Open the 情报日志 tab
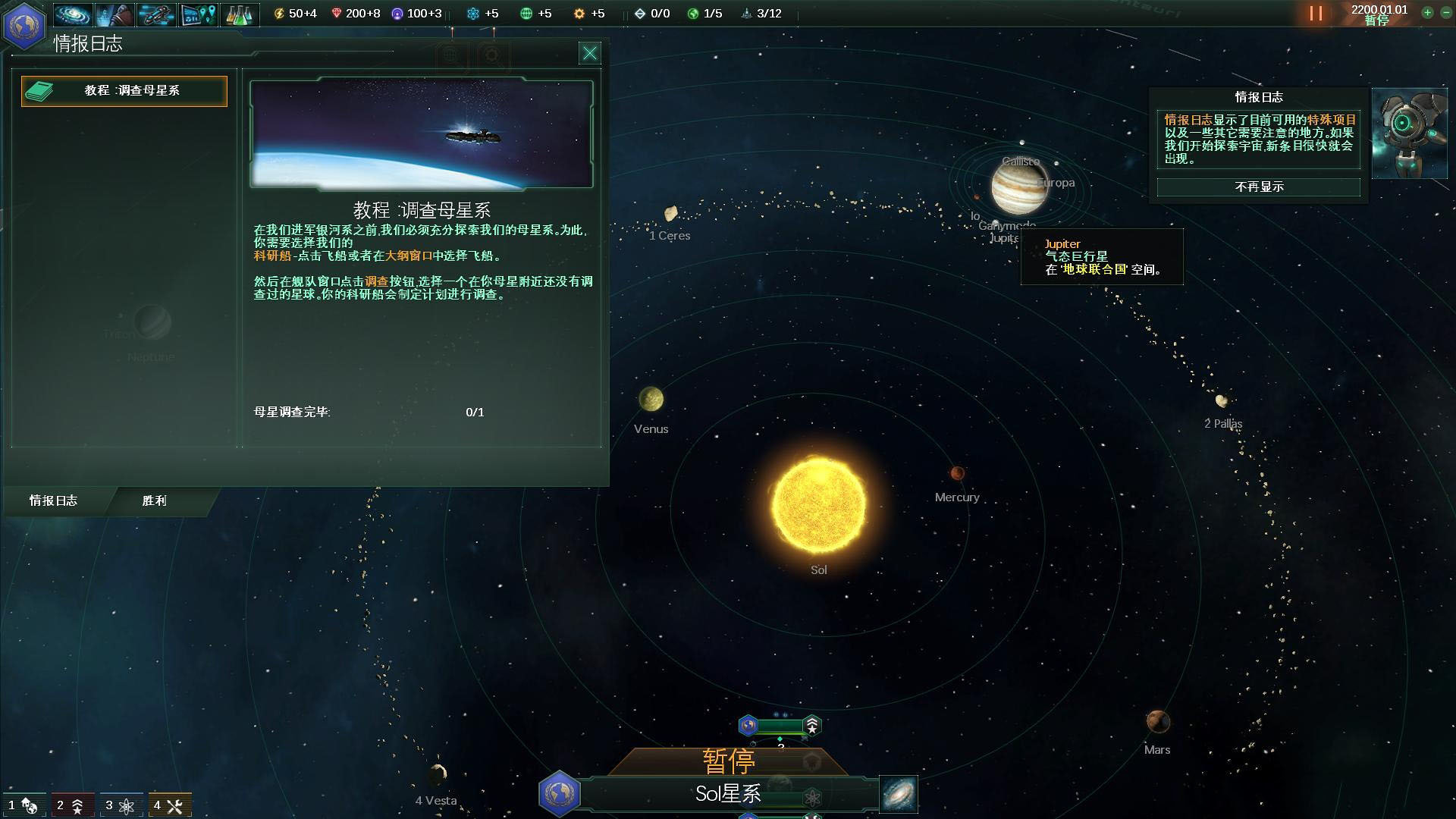 click(x=53, y=500)
